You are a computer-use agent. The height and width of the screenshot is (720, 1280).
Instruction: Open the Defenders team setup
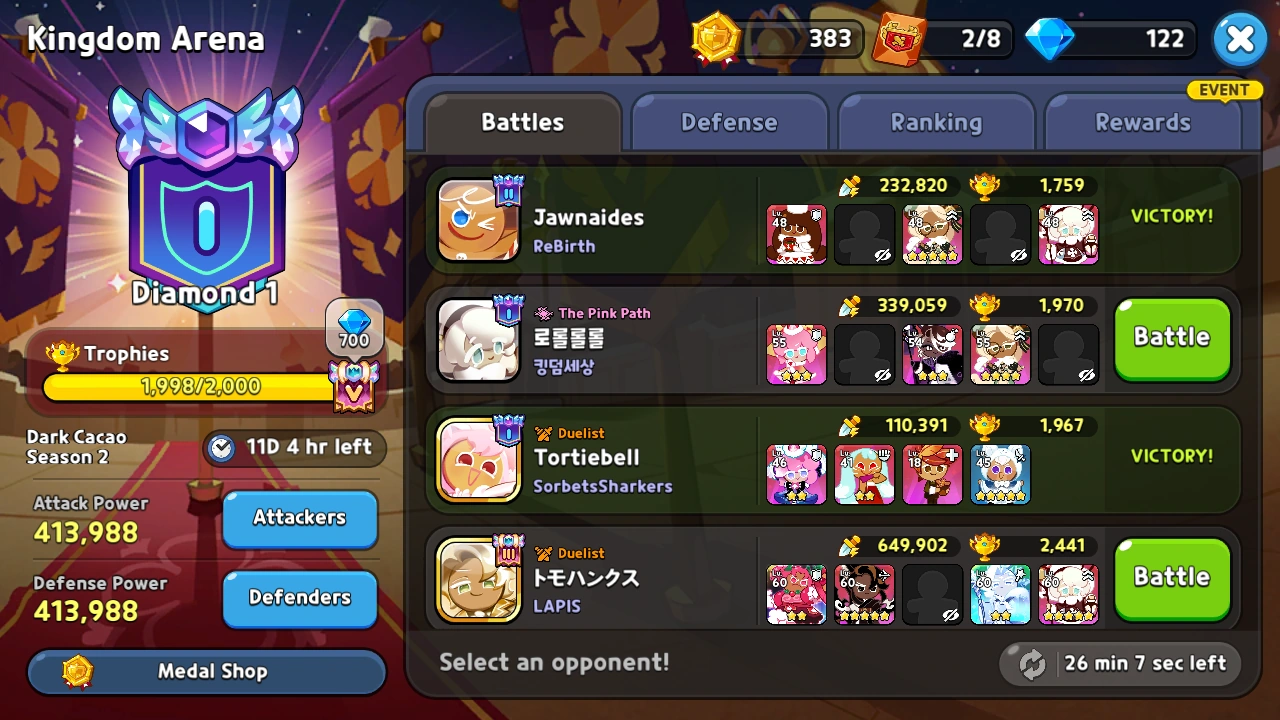299,598
